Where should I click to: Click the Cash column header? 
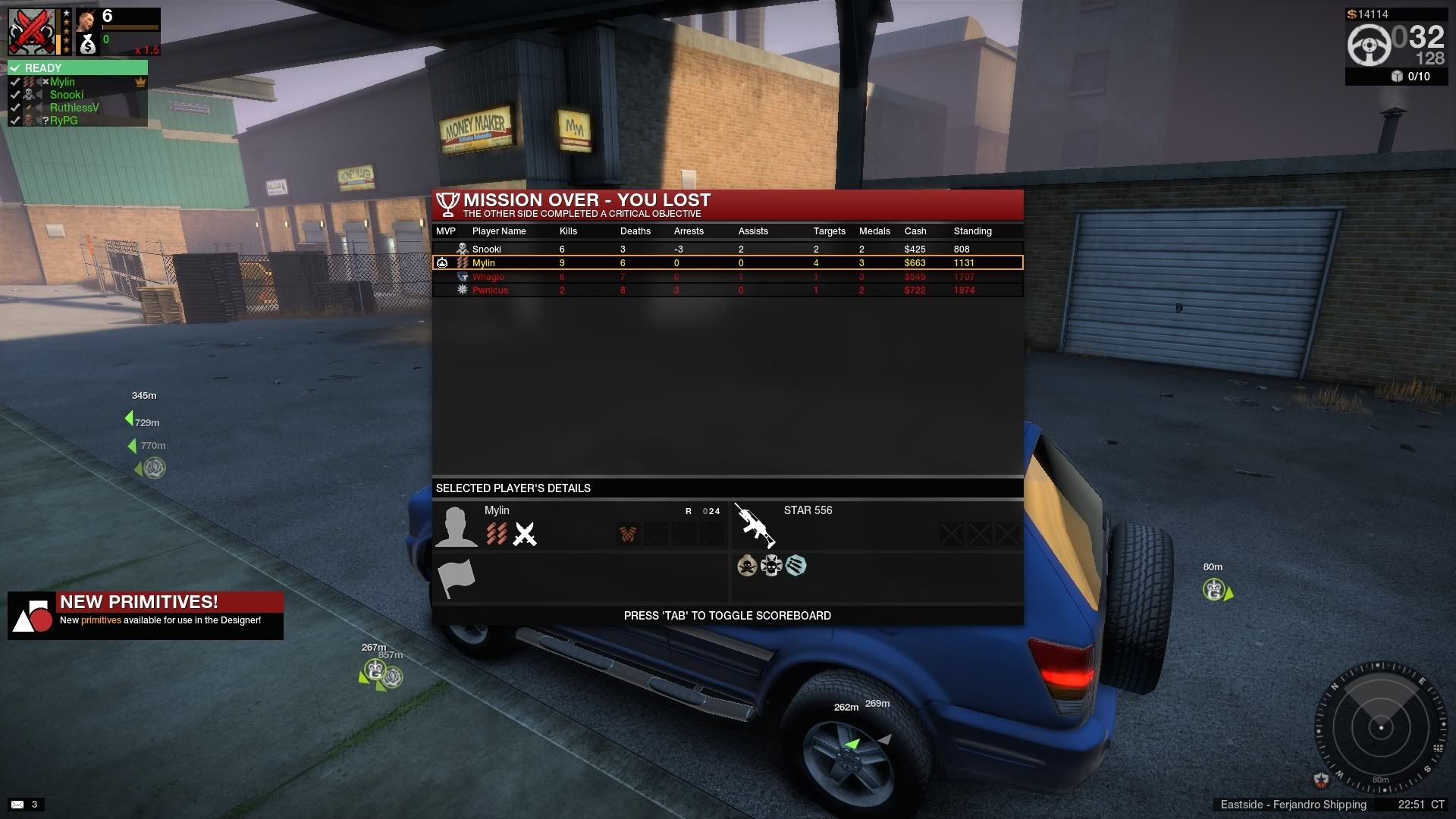pyautogui.click(x=915, y=231)
